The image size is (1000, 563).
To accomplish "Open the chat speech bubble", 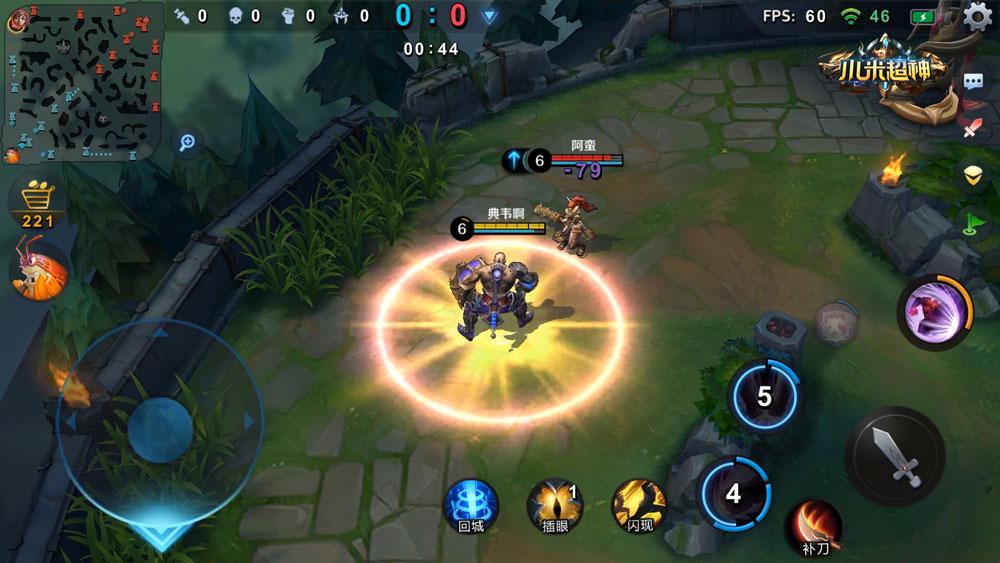I will point(972,83).
